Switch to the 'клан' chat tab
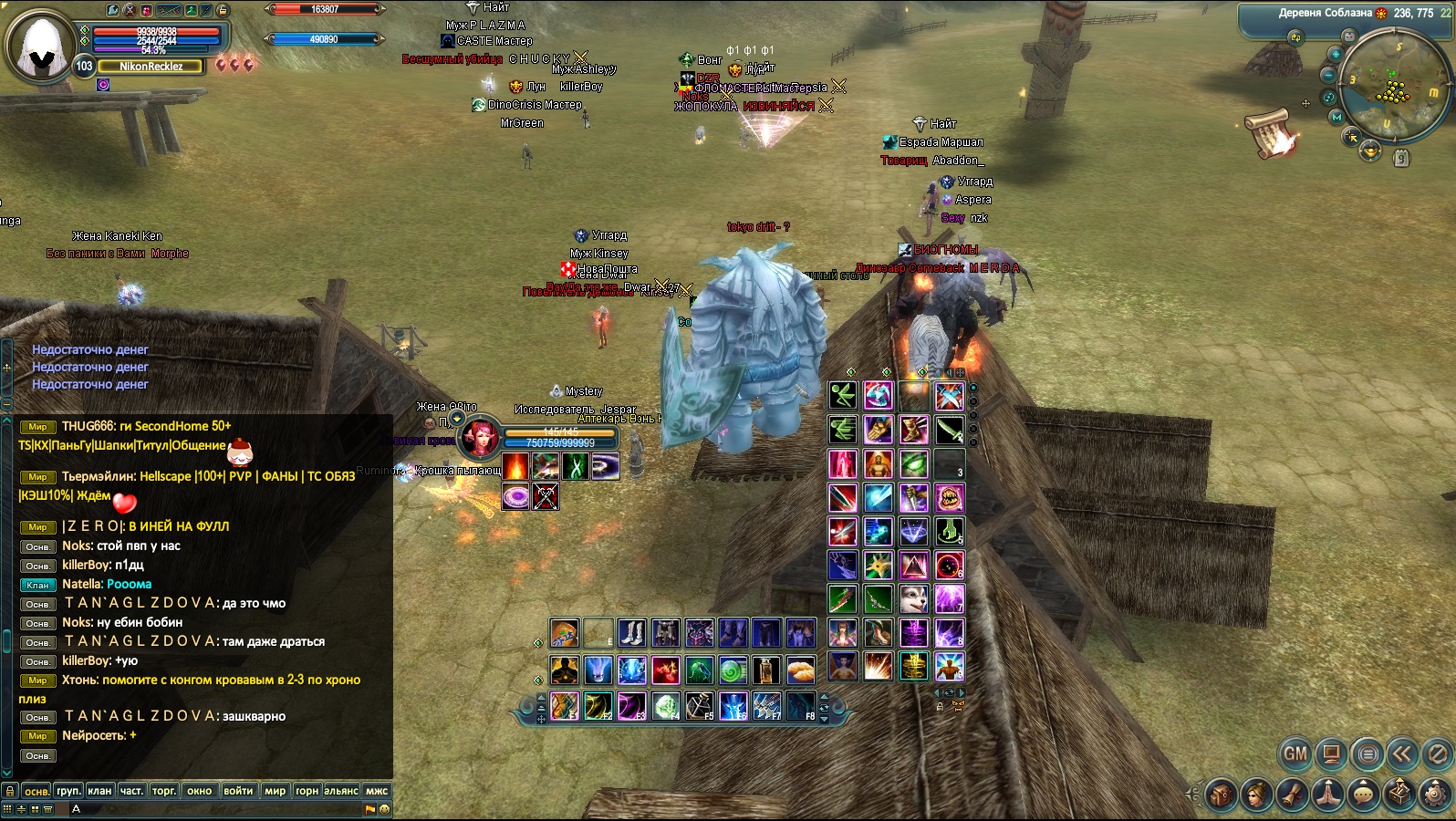Image resolution: width=1456 pixels, height=821 pixels. click(x=99, y=791)
